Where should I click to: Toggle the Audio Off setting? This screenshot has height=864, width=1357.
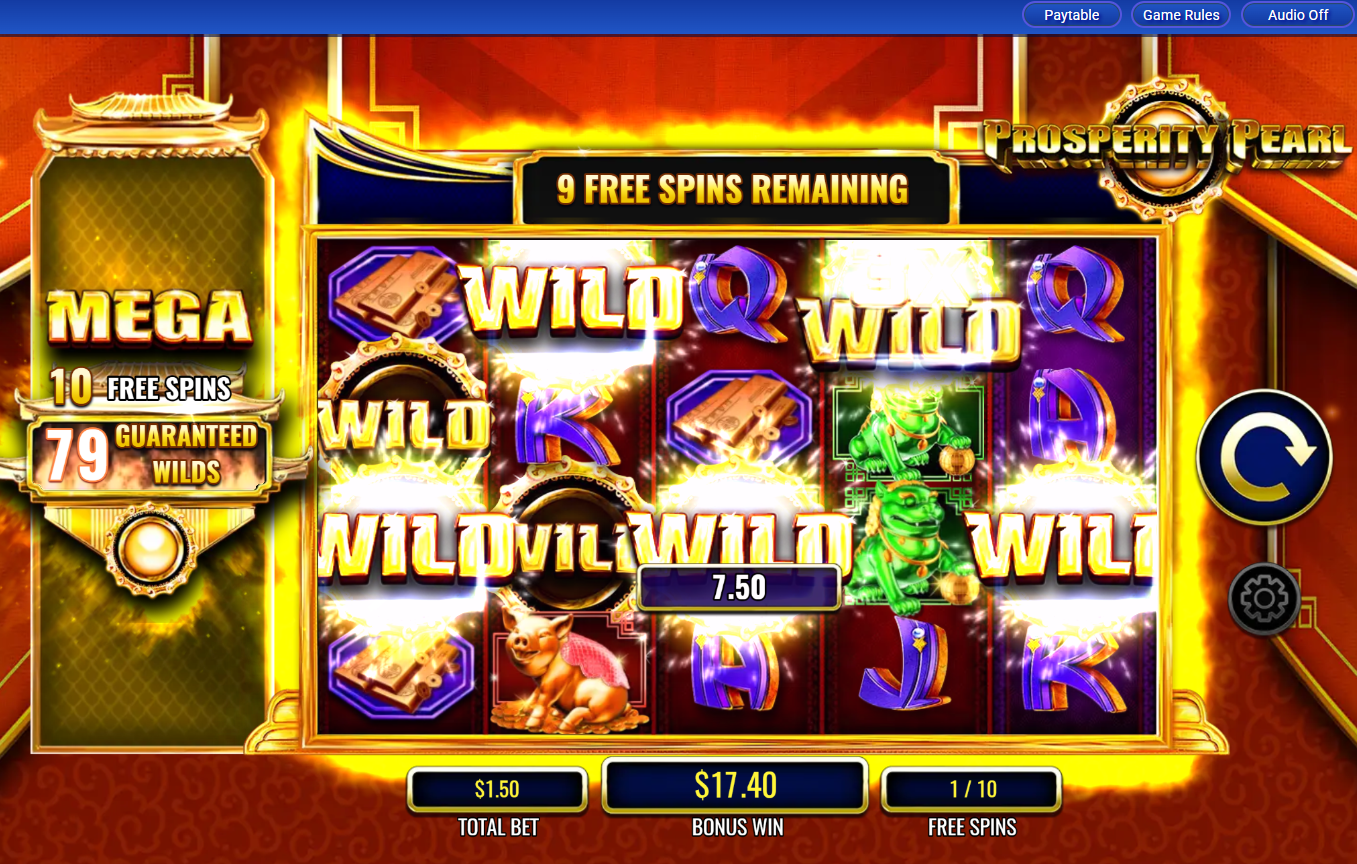[1296, 14]
